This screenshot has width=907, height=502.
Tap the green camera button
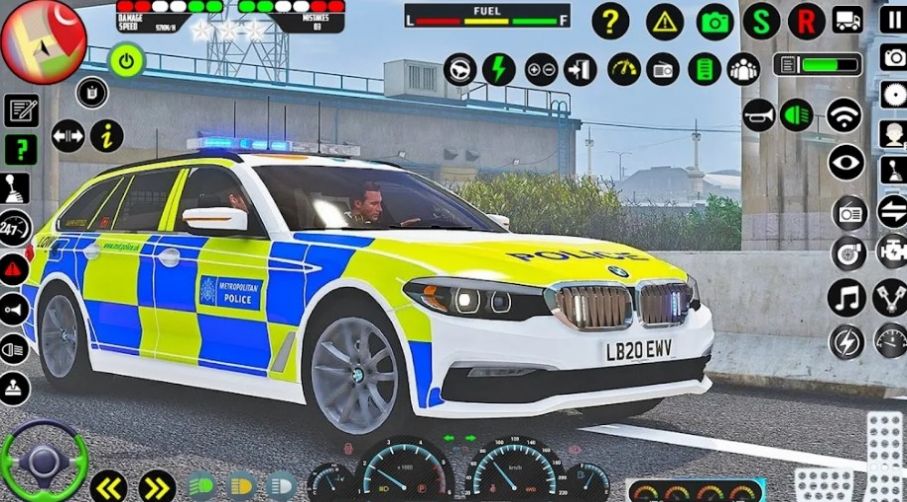[714, 20]
